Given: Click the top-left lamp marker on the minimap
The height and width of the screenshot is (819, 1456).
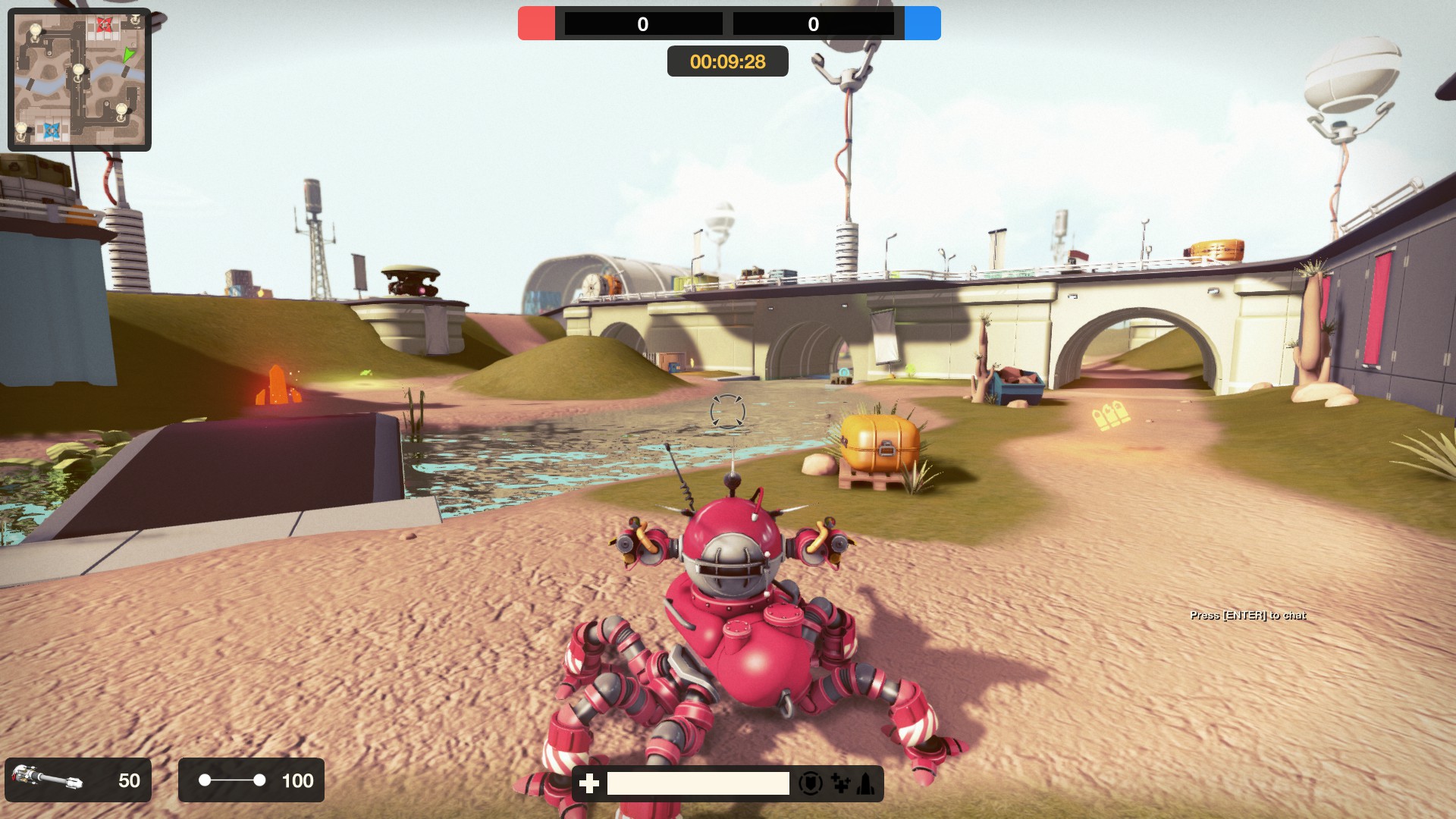Looking at the screenshot, I should [35, 30].
